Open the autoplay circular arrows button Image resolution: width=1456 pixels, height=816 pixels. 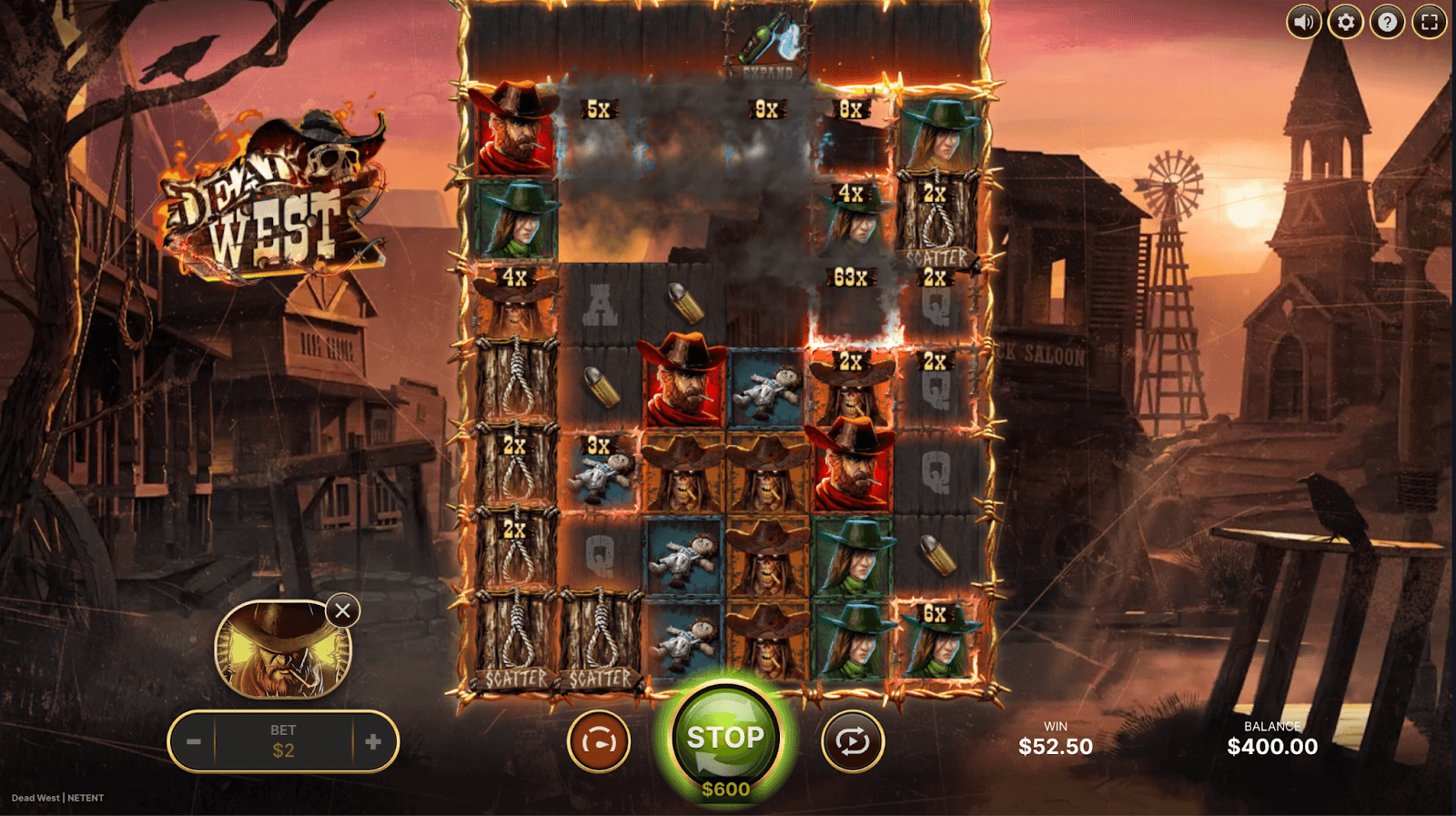[853, 742]
